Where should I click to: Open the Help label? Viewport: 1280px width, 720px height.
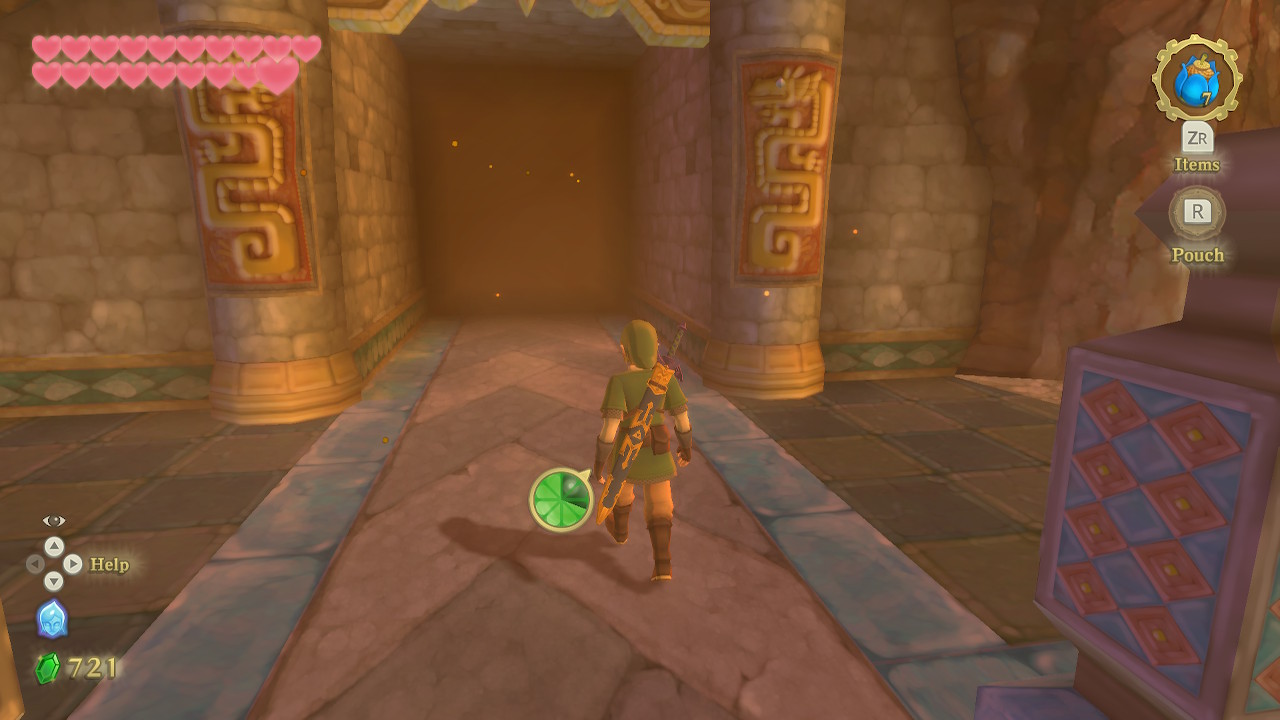click(109, 565)
